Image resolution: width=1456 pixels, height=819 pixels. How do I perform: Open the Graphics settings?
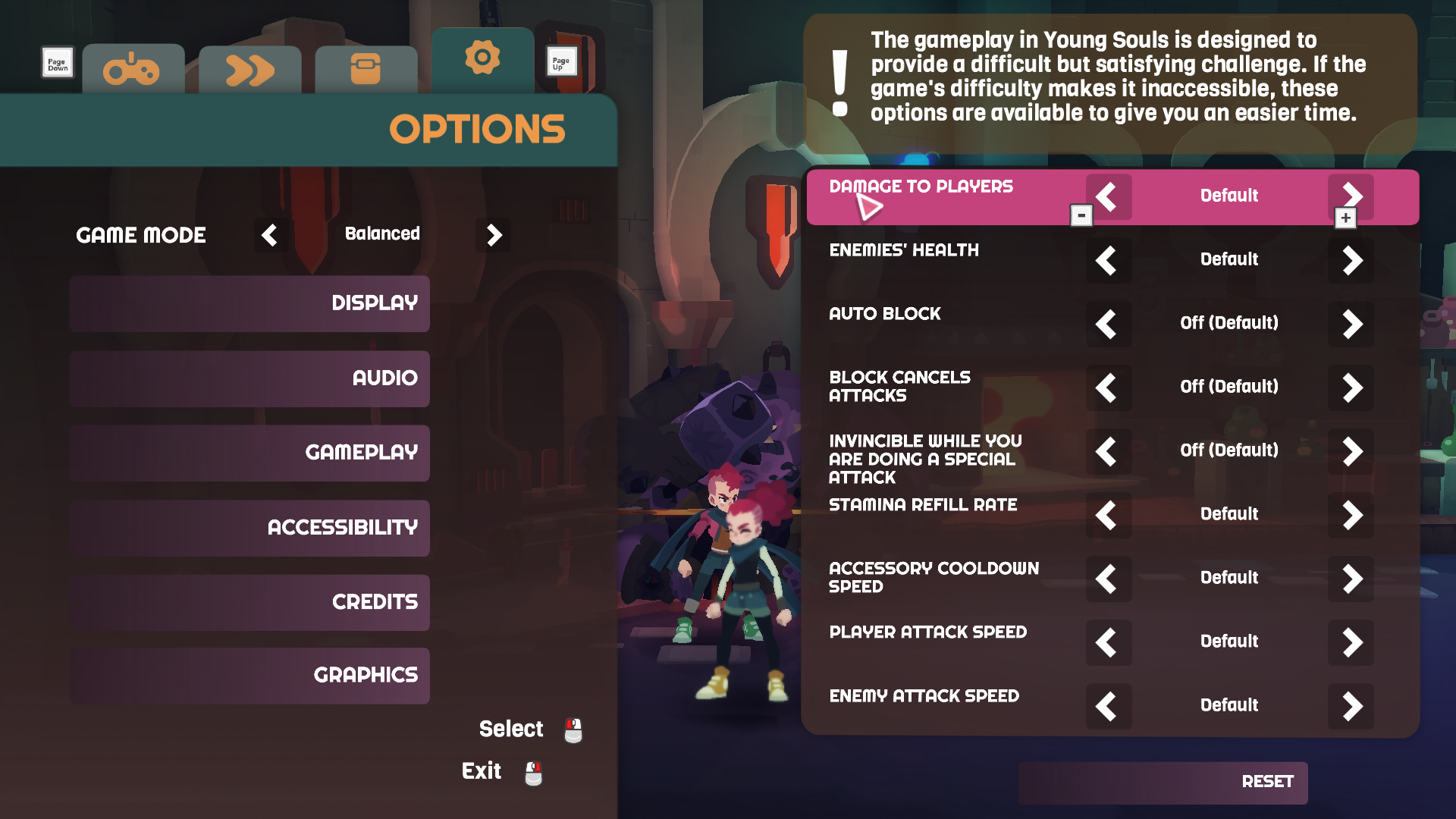[x=249, y=675]
